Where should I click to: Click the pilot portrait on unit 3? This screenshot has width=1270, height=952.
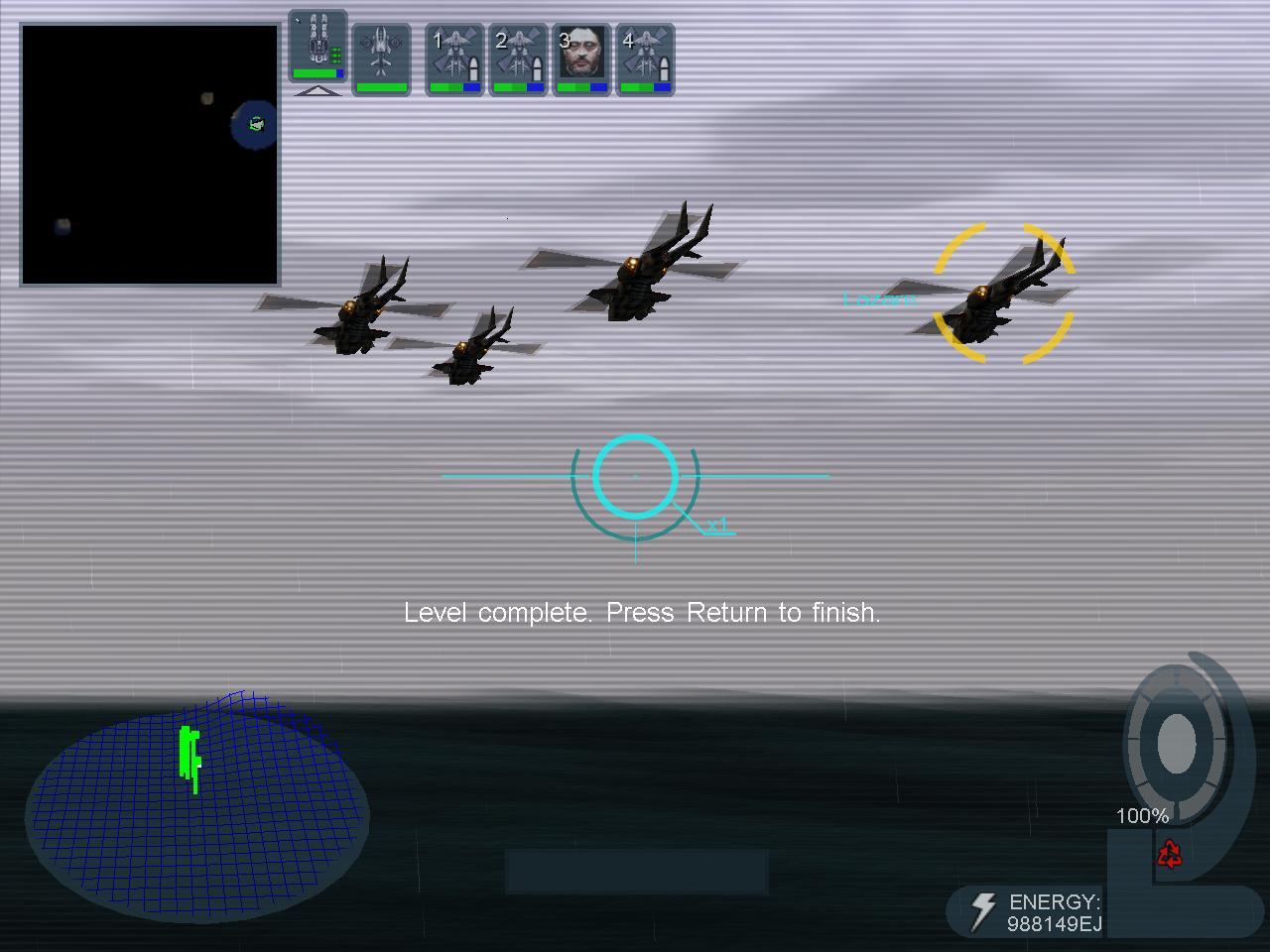(x=581, y=52)
